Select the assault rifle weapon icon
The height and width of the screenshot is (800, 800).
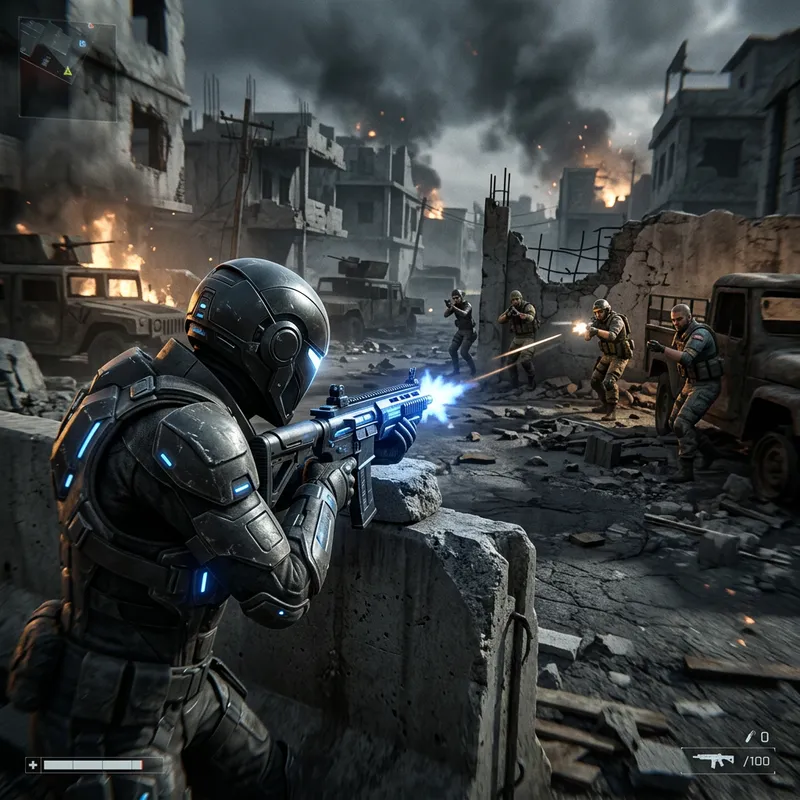(714, 760)
